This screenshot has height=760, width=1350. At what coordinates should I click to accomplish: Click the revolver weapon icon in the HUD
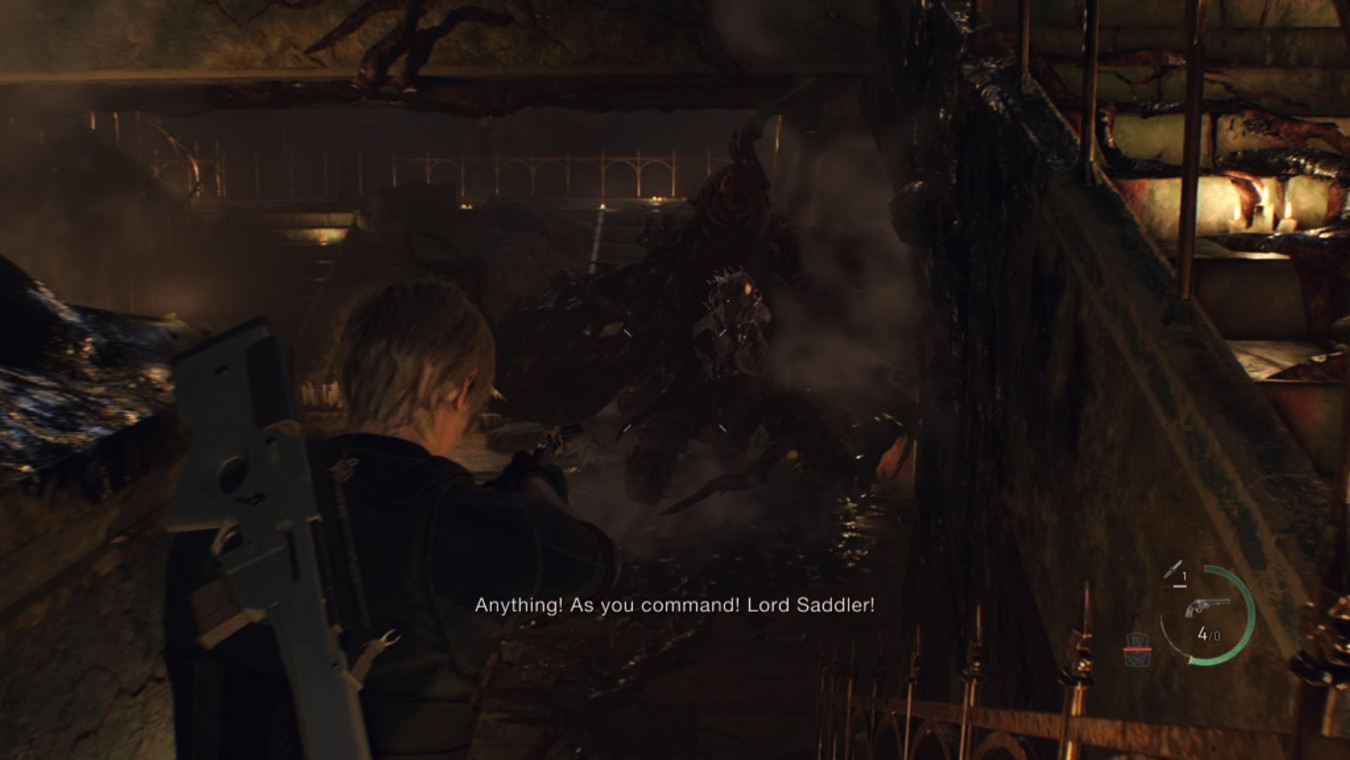[x=1208, y=607]
